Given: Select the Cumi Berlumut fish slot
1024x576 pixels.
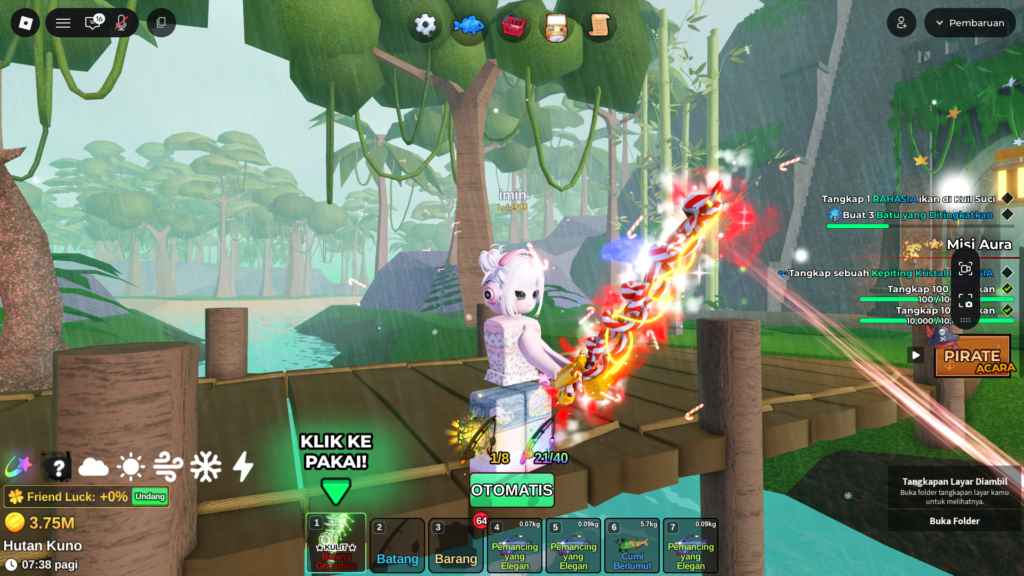Looking at the screenshot, I should click(632, 545).
